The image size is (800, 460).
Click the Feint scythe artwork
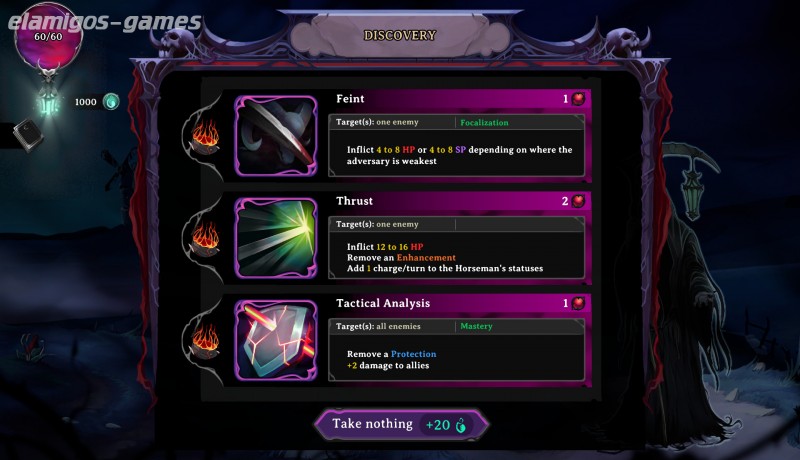[277, 137]
